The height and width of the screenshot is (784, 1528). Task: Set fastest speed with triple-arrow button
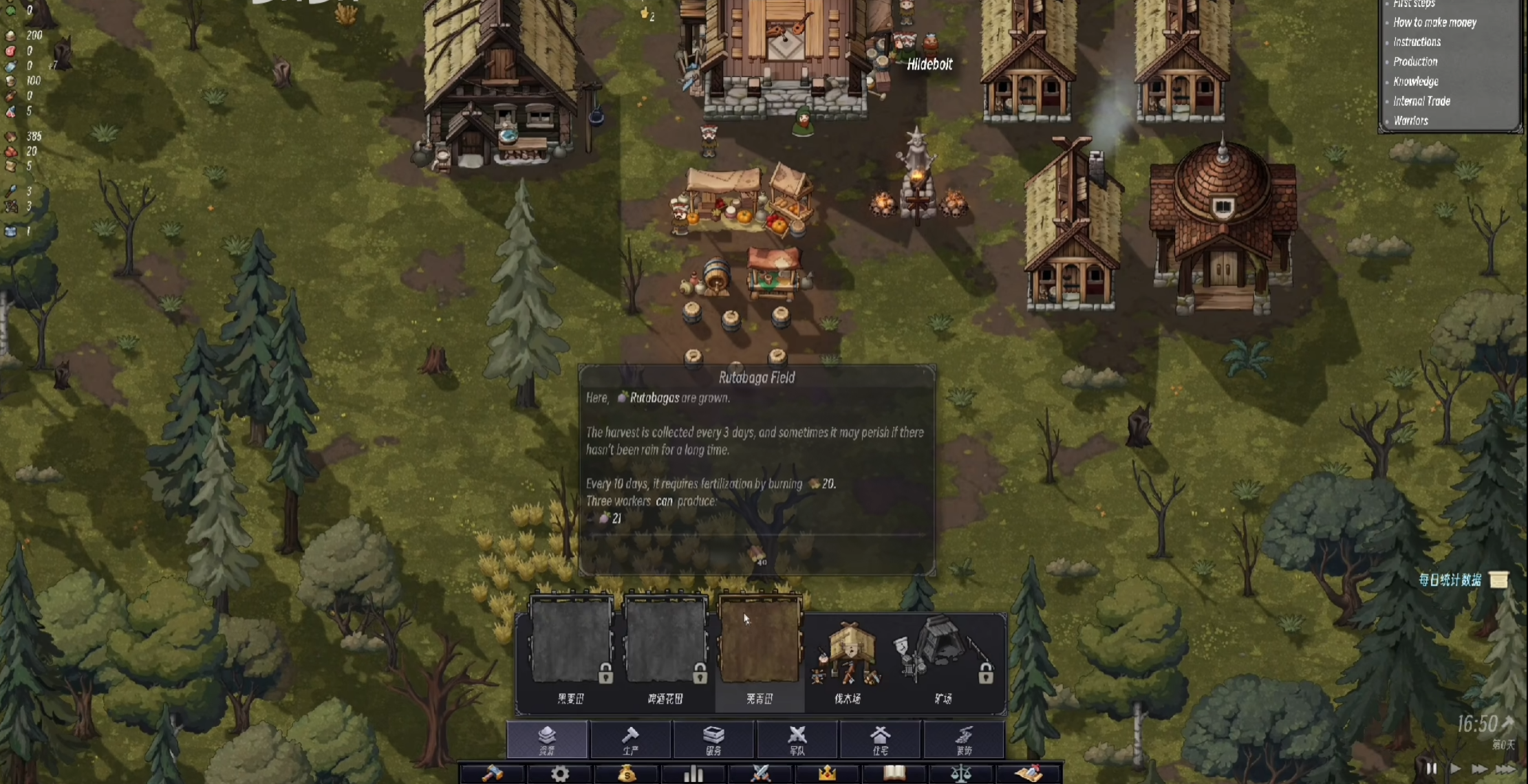1505,769
